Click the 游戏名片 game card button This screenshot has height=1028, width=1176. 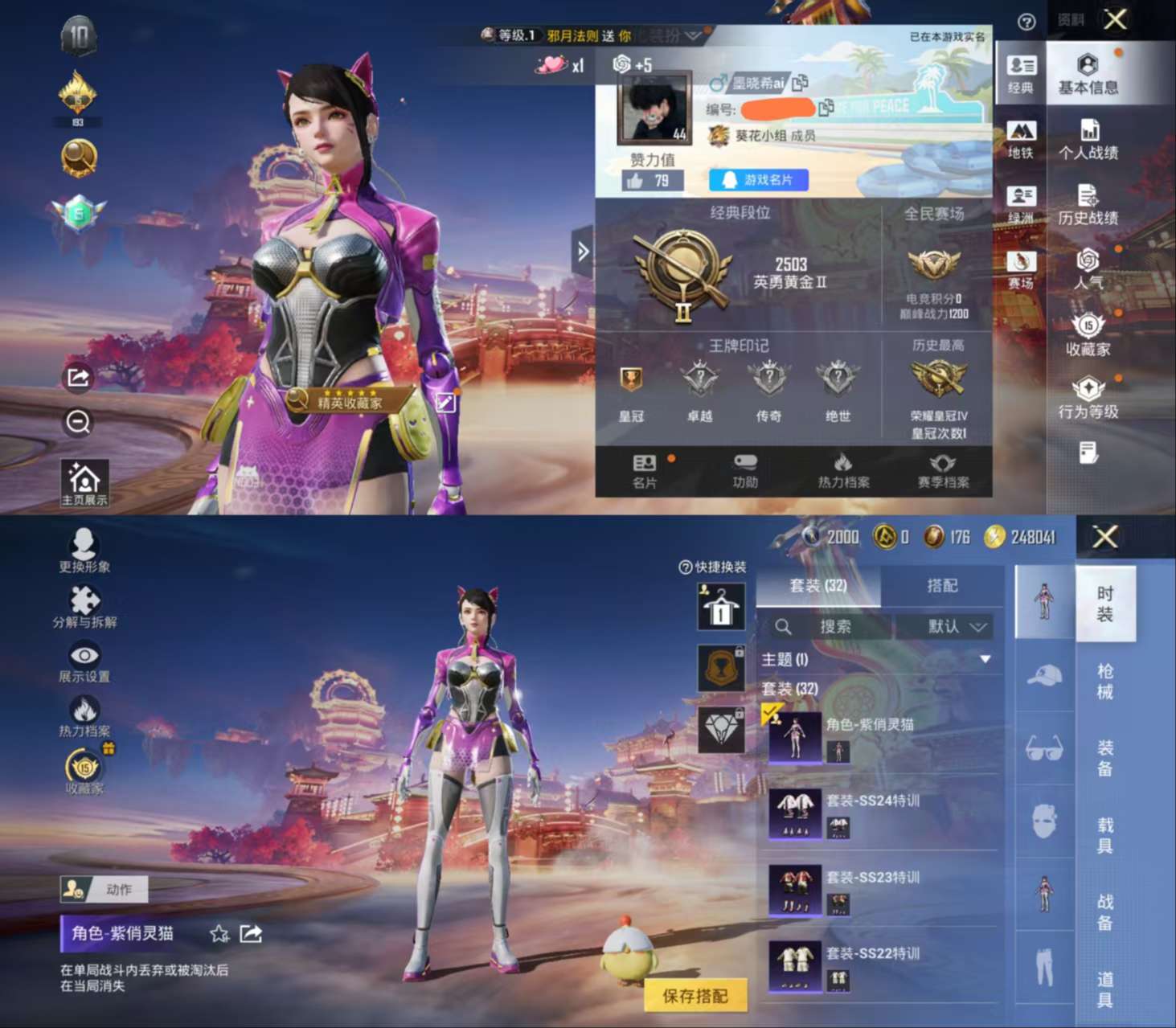pyautogui.click(x=758, y=180)
